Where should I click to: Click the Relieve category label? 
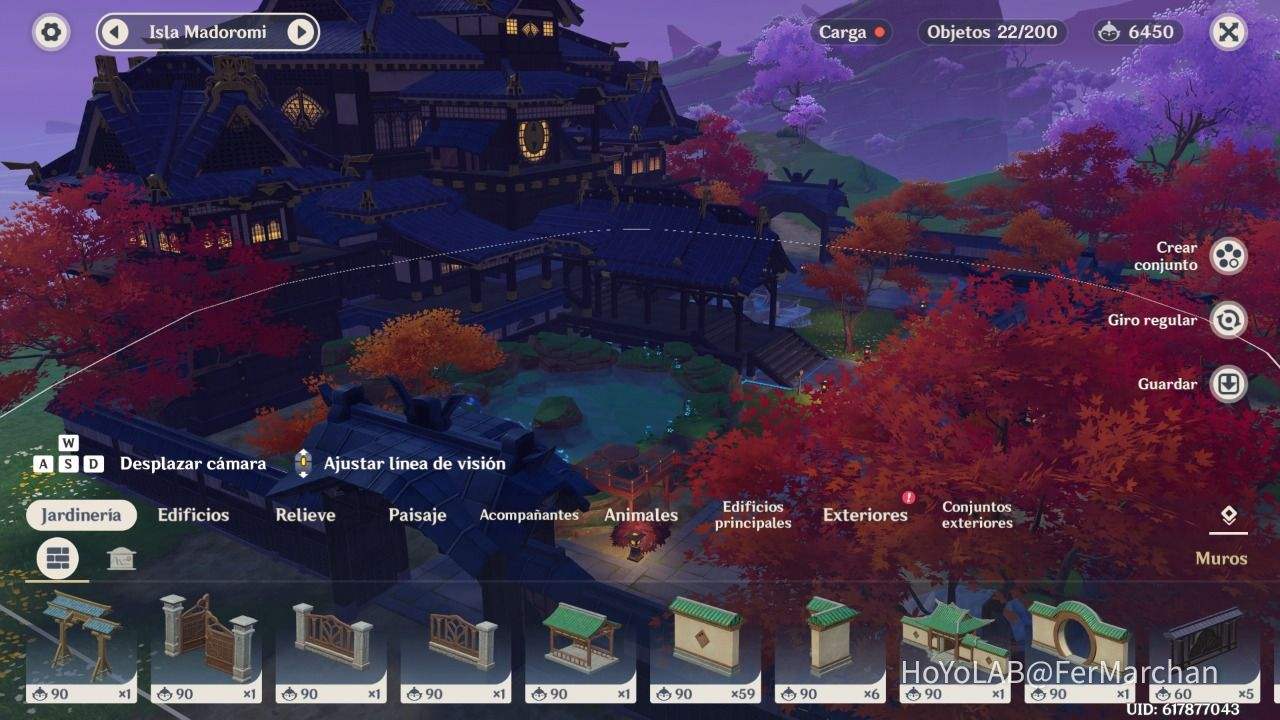click(x=305, y=515)
